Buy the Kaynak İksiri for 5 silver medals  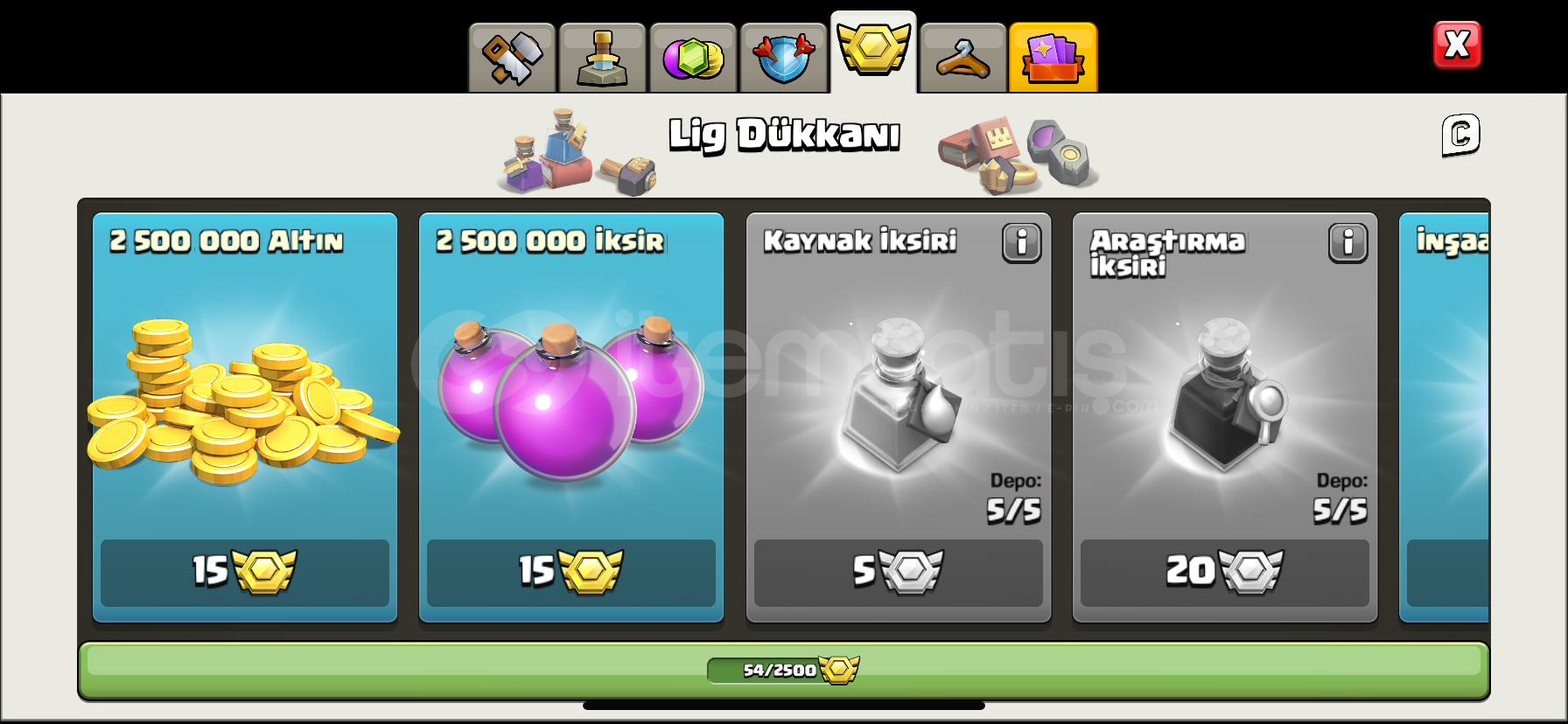(898, 574)
